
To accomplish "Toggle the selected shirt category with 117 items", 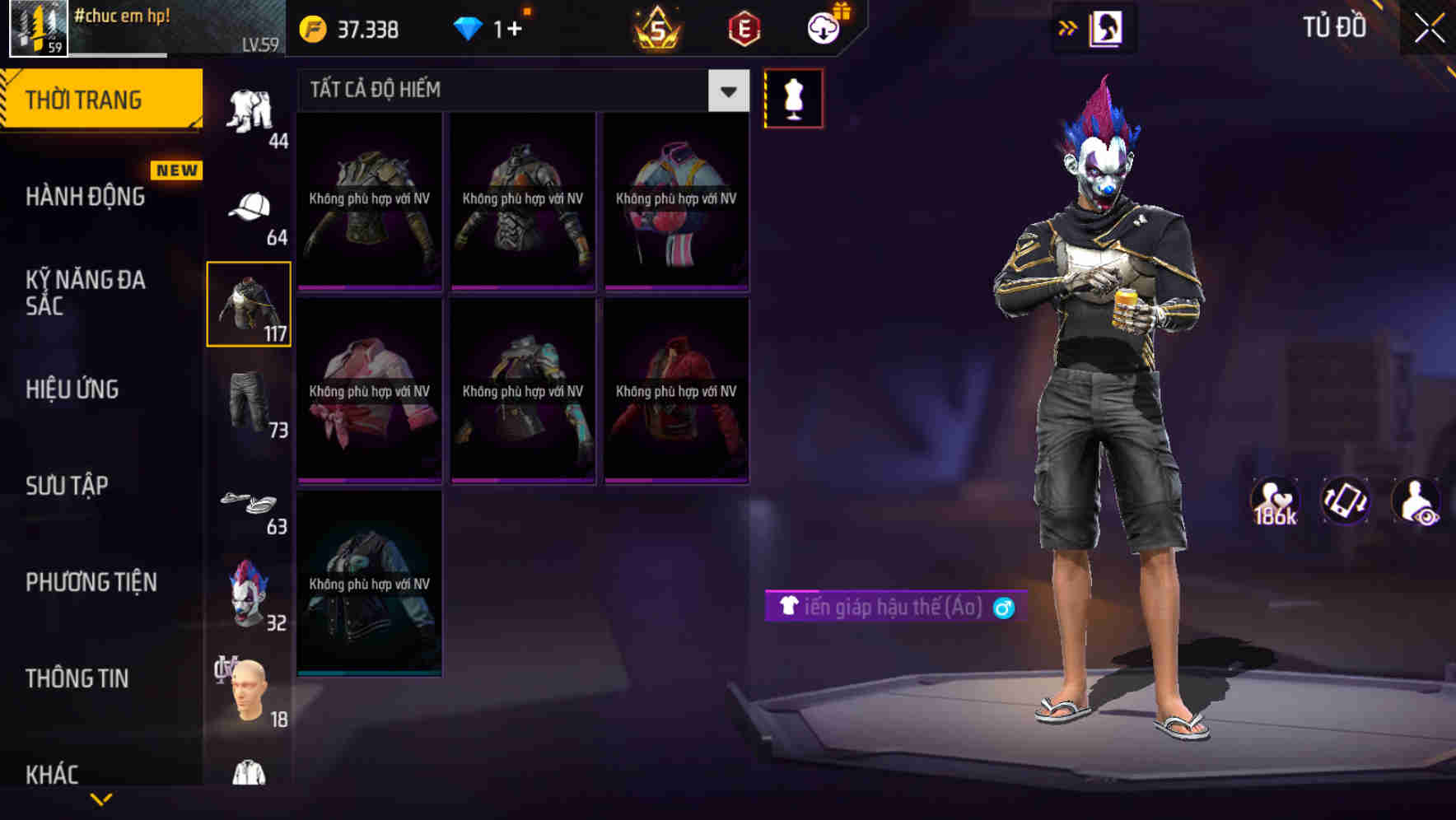I will coord(250,303).
